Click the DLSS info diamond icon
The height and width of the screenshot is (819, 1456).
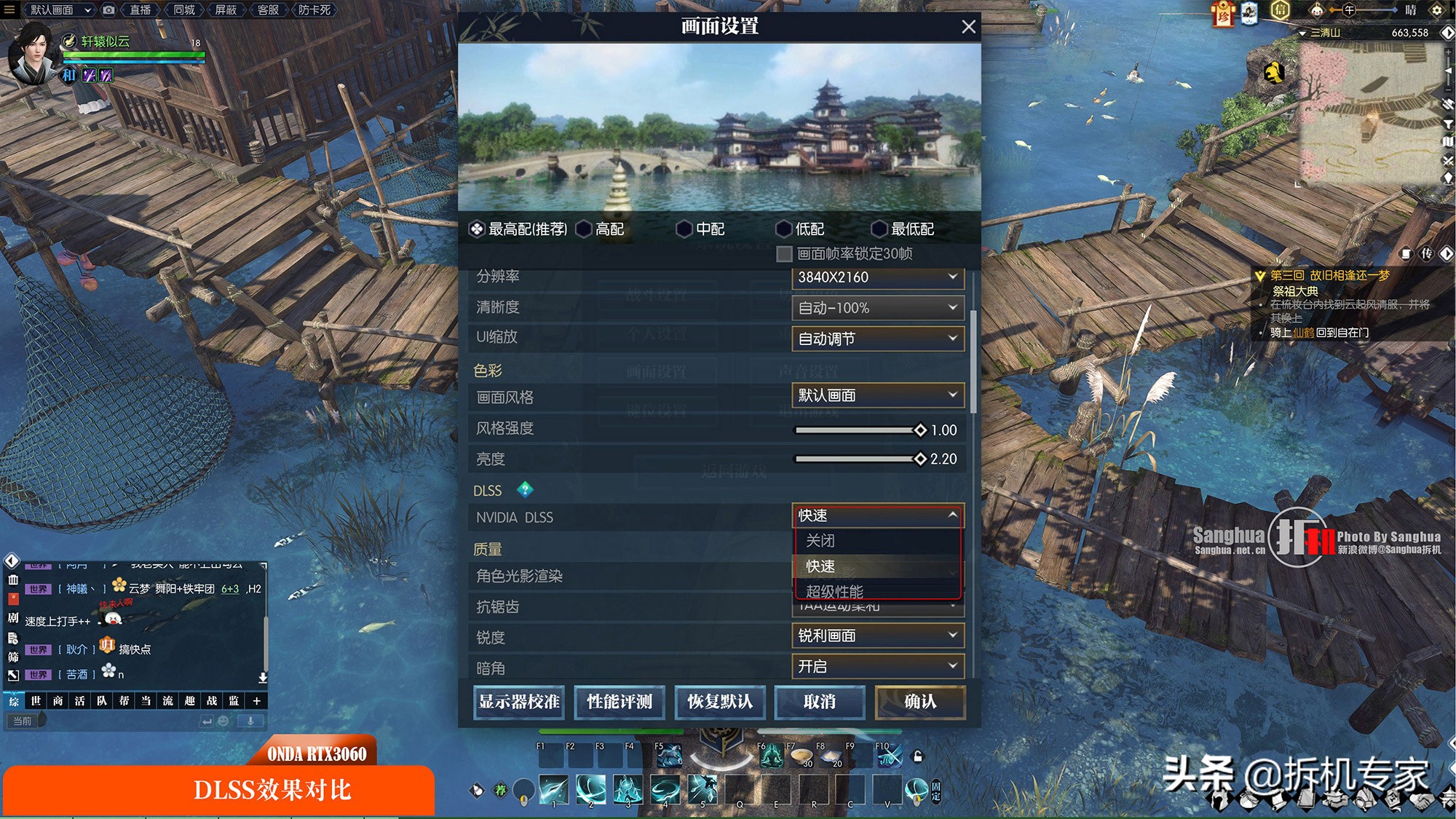[526, 491]
